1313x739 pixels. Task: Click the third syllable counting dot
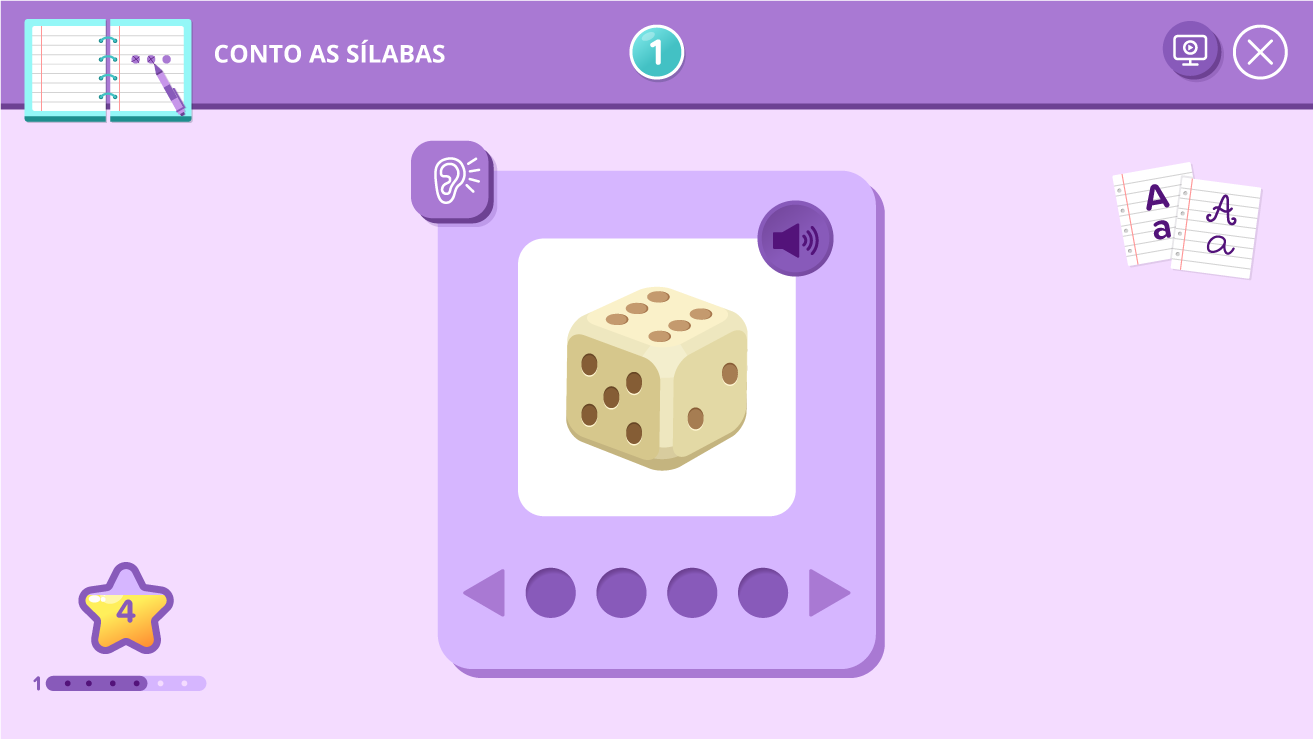pyautogui.click(x=691, y=592)
